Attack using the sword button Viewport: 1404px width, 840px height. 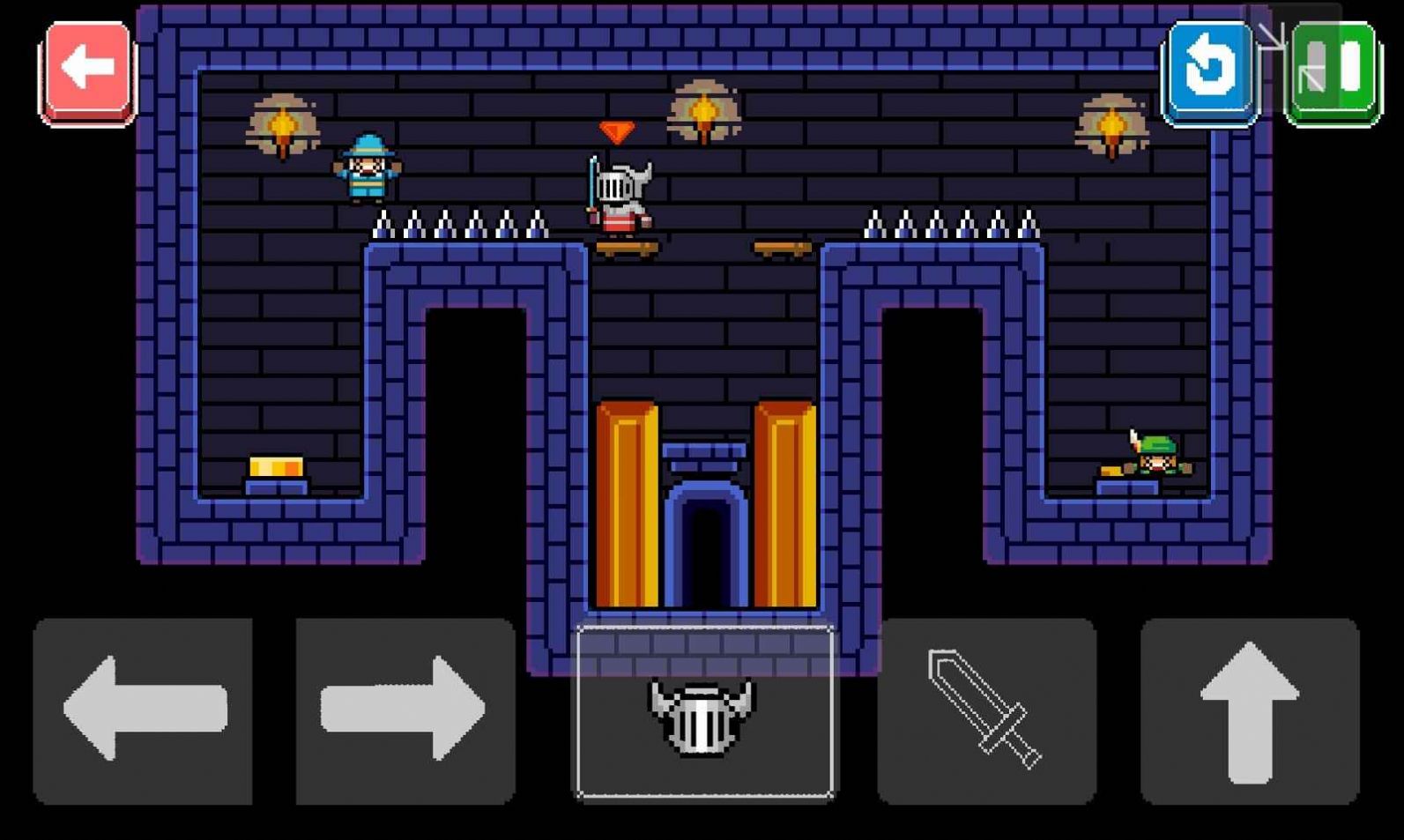(x=986, y=710)
